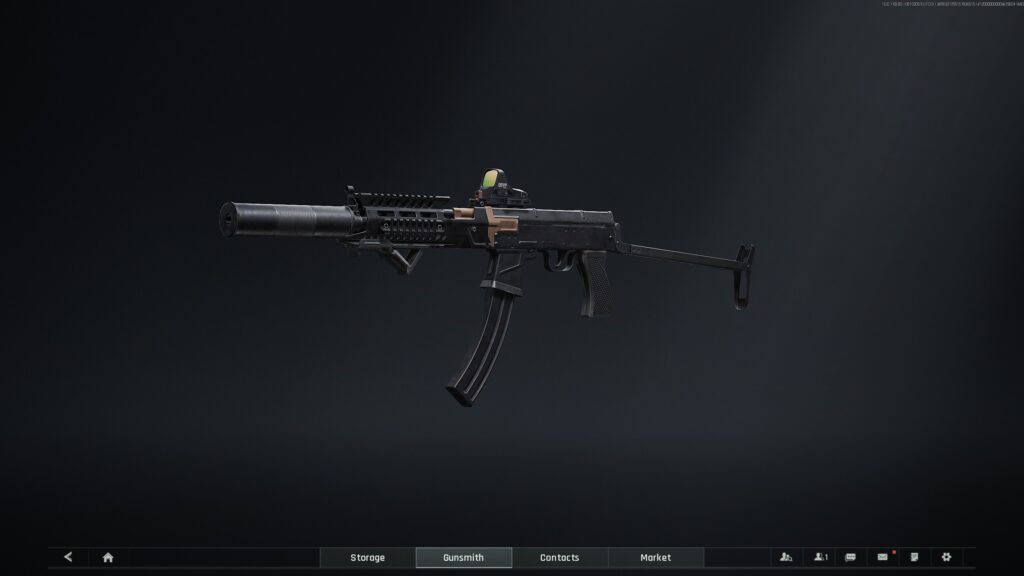Show the friends list icon
The width and height of the screenshot is (1024, 576).
(x=820, y=557)
